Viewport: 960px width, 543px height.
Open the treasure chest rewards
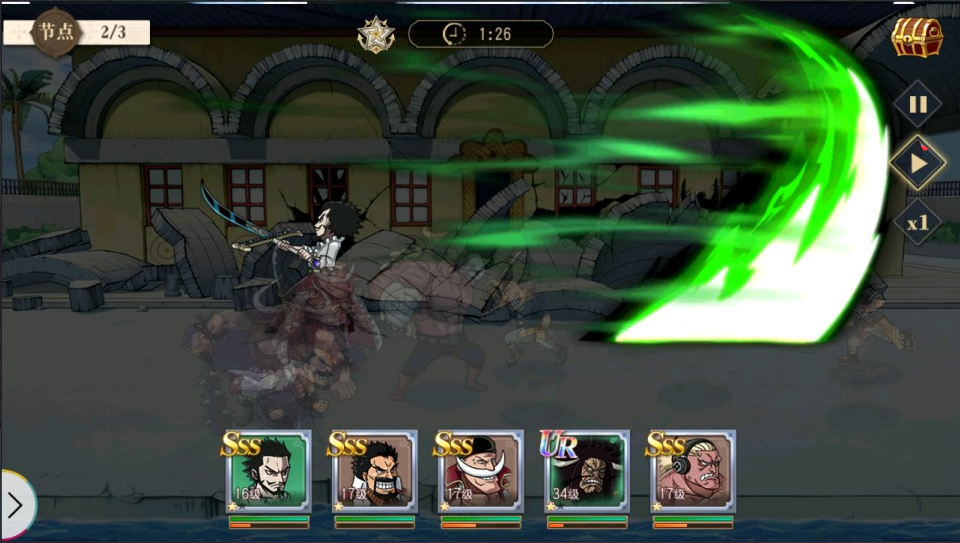tap(917, 38)
